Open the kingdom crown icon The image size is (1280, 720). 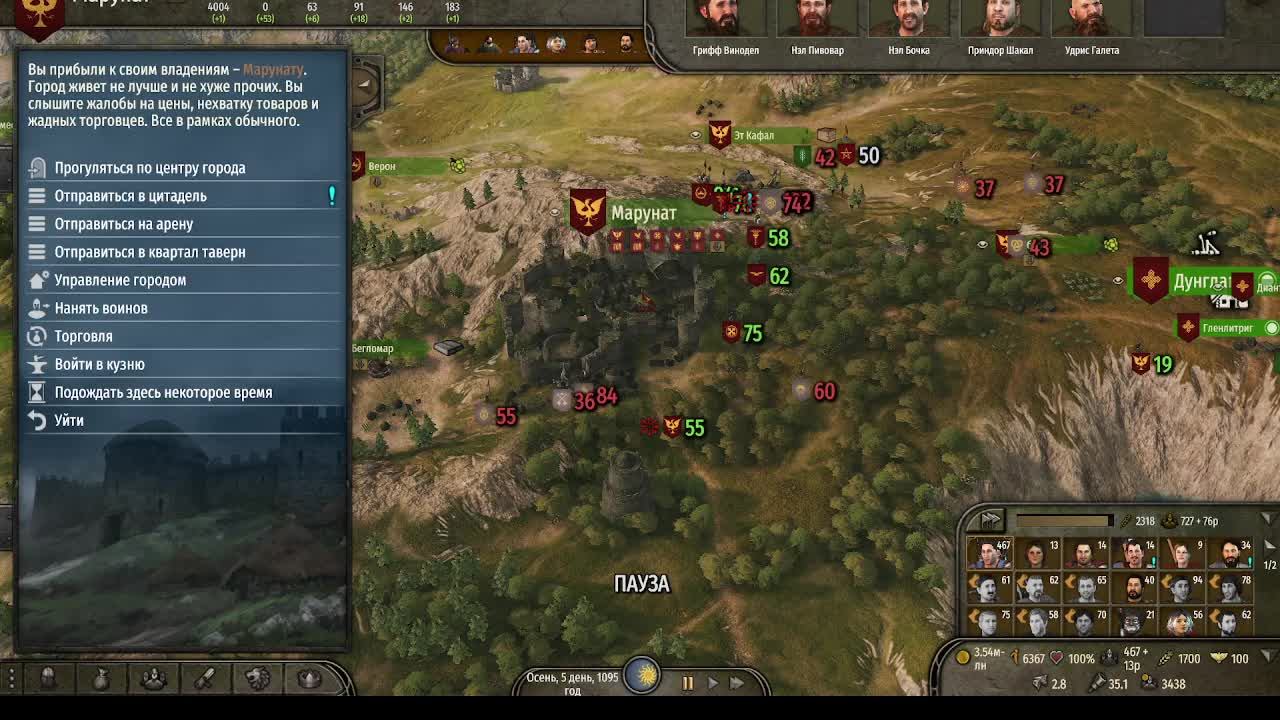click(308, 678)
